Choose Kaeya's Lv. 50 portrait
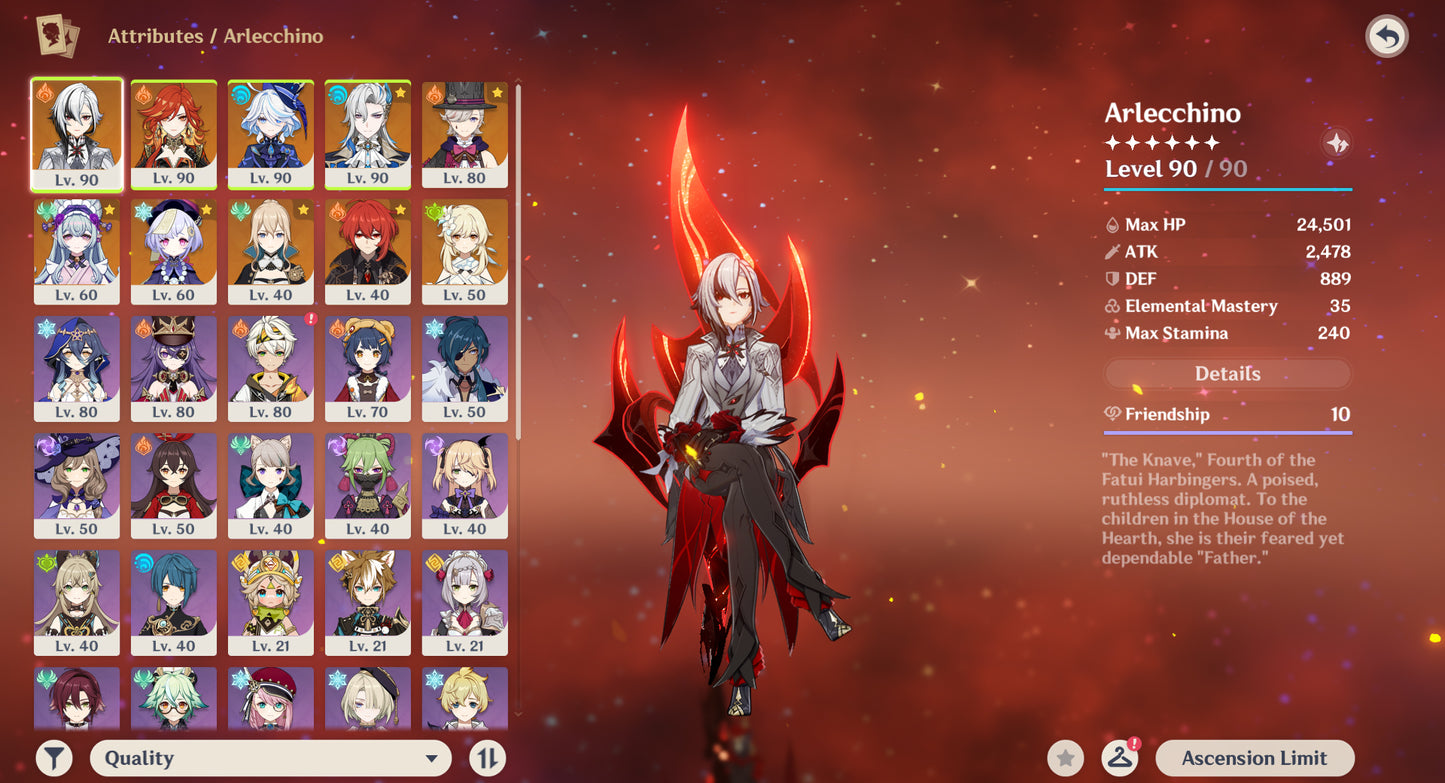1445x783 pixels. [x=464, y=369]
